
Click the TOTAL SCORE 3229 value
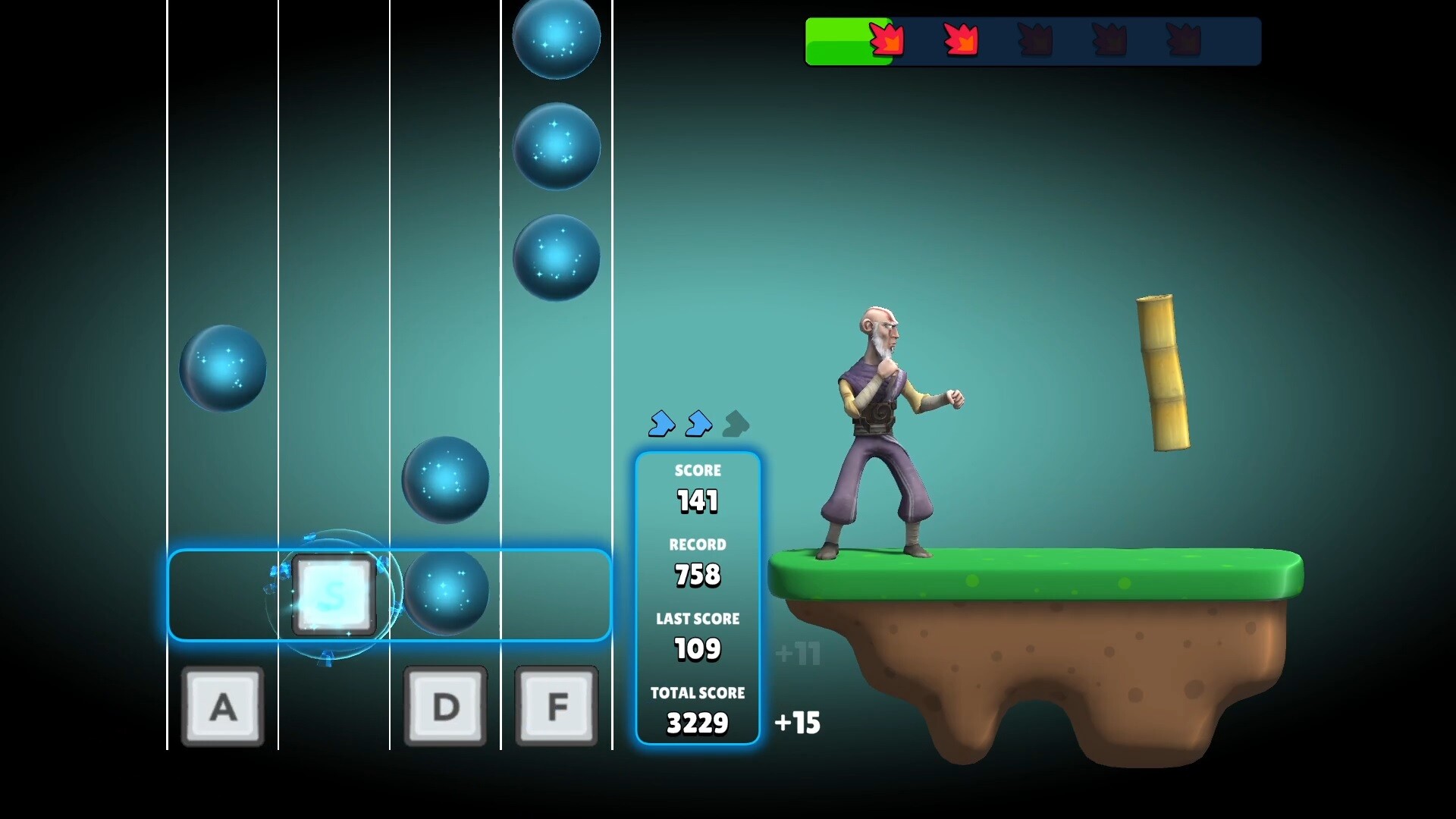(x=698, y=723)
